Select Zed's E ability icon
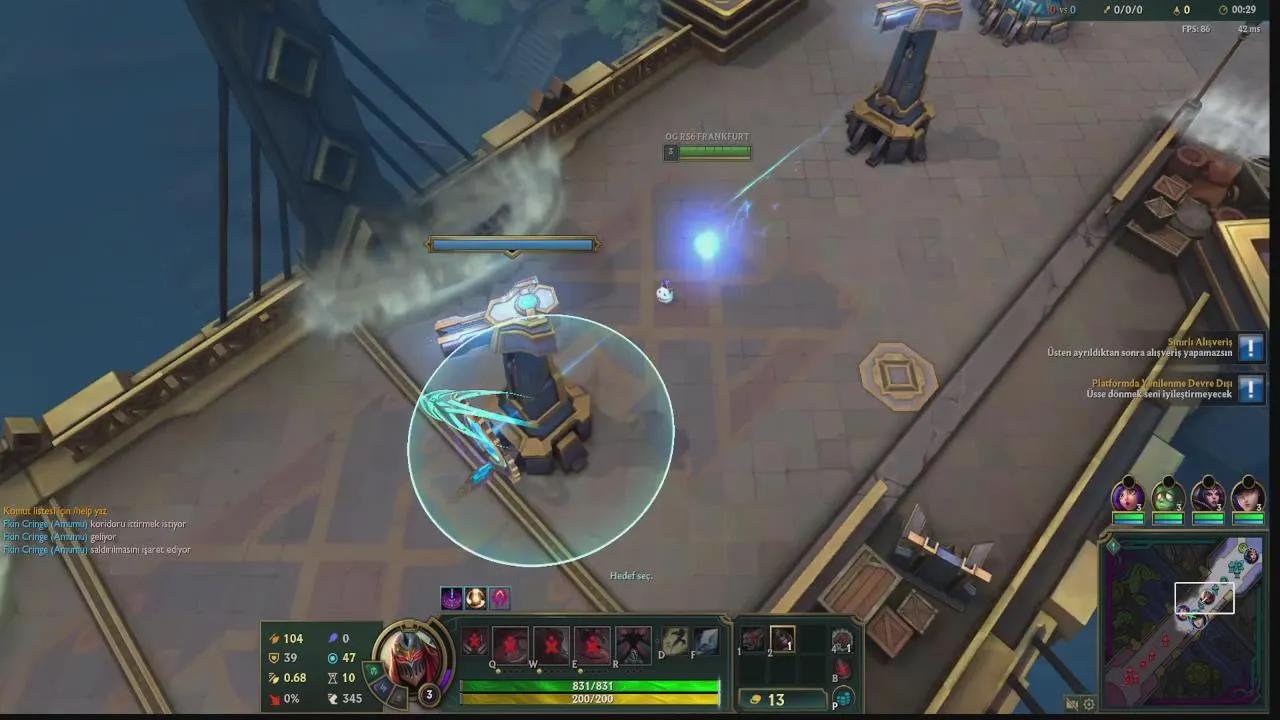The height and width of the screenshot is (720, 1280). [591, 642]
